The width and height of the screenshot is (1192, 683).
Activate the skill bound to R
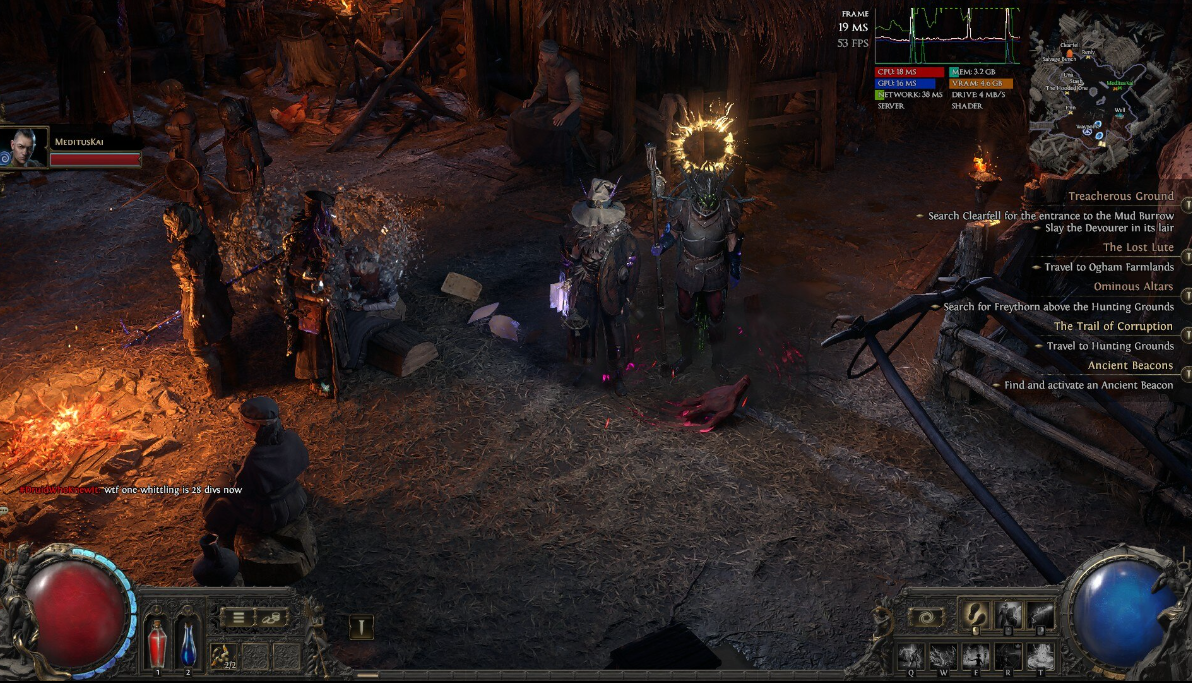1008,655
